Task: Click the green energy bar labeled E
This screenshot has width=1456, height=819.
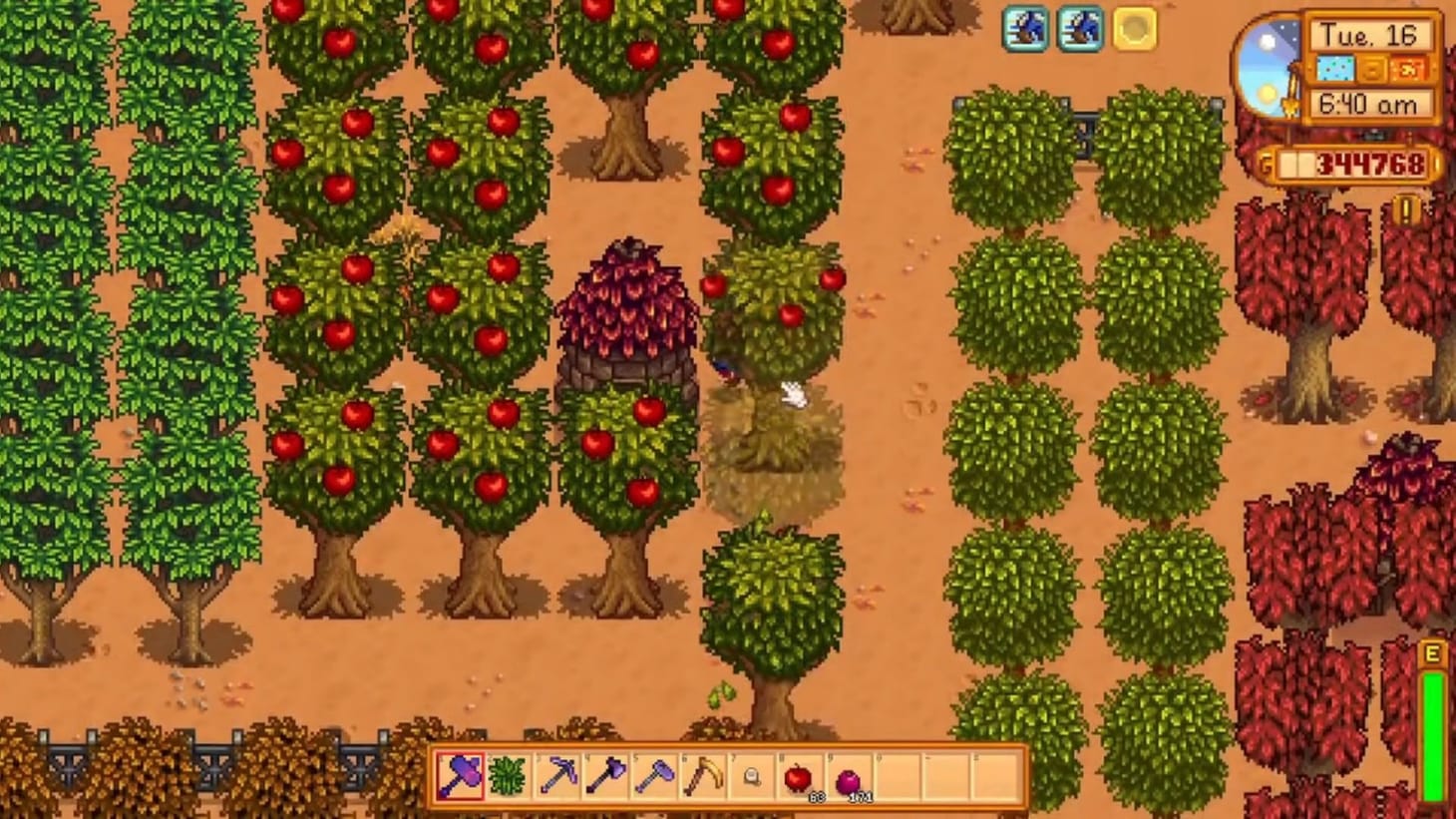Action: pyautogui.click(x=1433, y=708)
